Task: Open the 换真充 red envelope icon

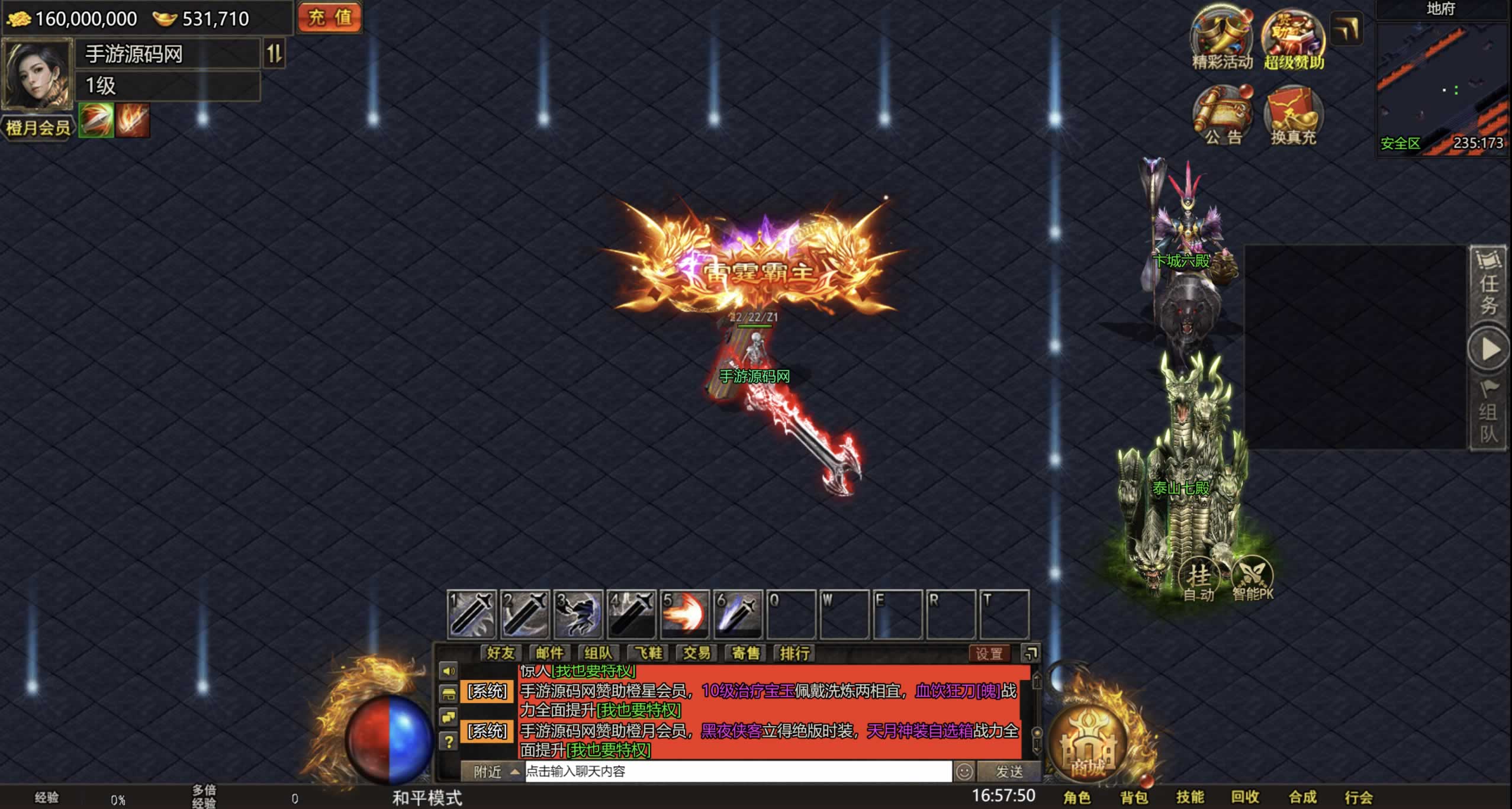Action: (1294, 114)
